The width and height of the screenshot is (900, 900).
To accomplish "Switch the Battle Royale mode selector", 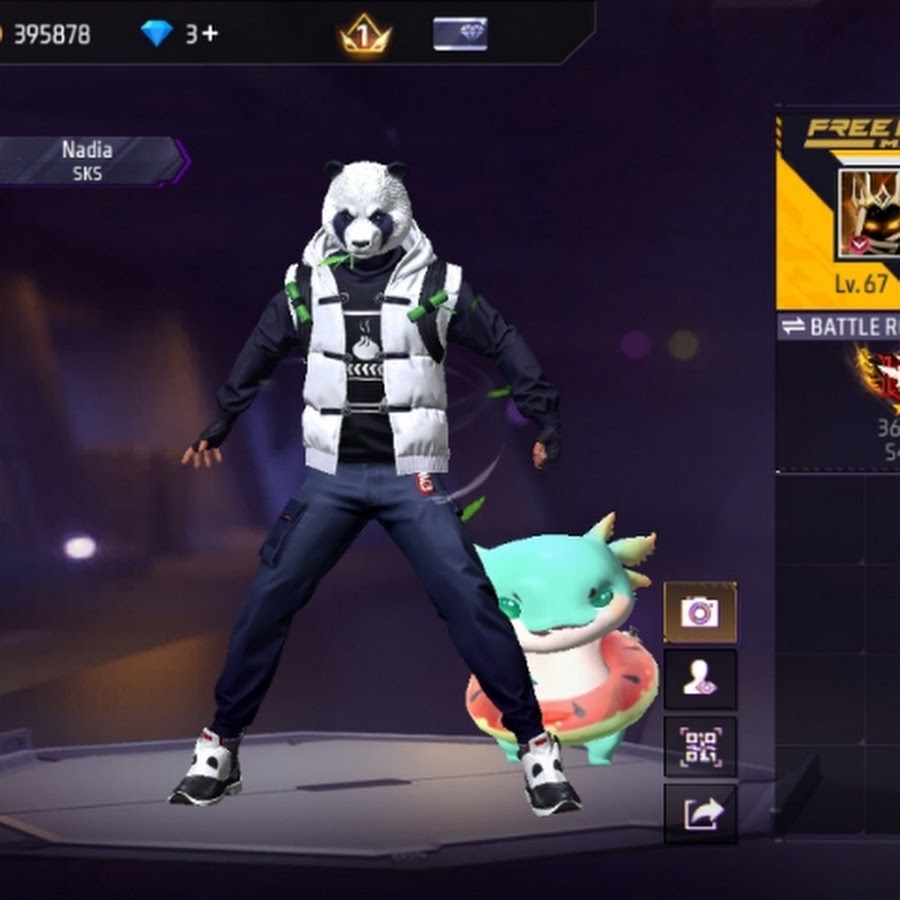I will tap(840, 326).
